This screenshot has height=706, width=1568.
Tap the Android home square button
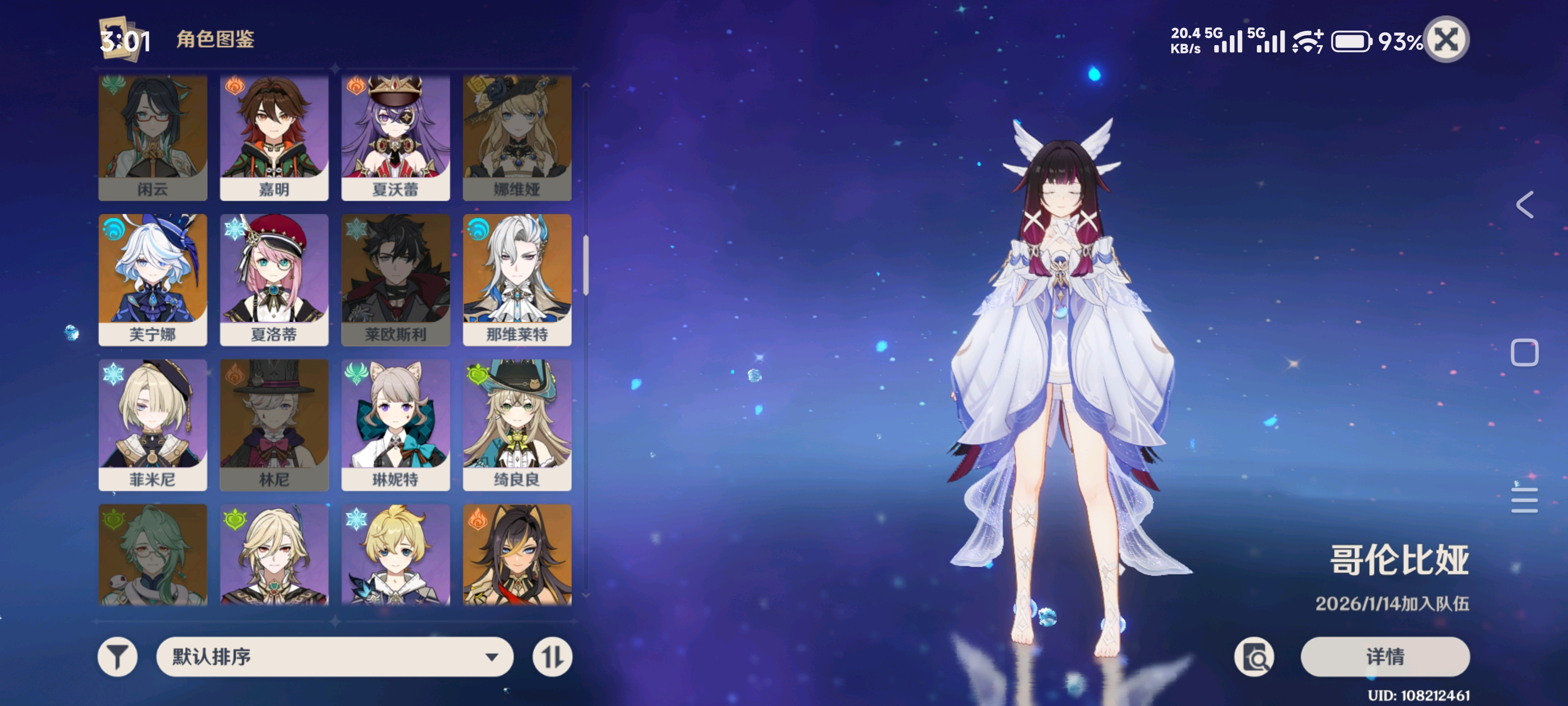[x=1524, y=353]
